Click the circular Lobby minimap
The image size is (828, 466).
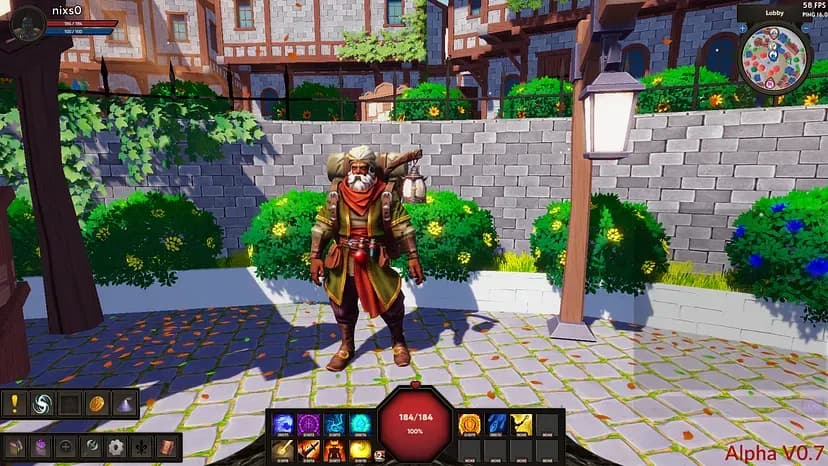pyautogui.click(x=774, y=56)
